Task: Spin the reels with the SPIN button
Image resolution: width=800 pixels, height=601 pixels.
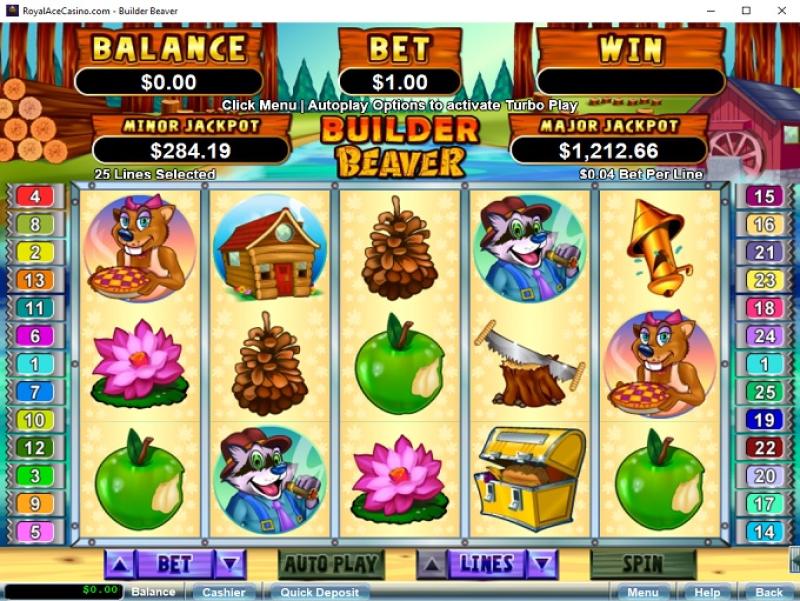Action: pos(642,564)
